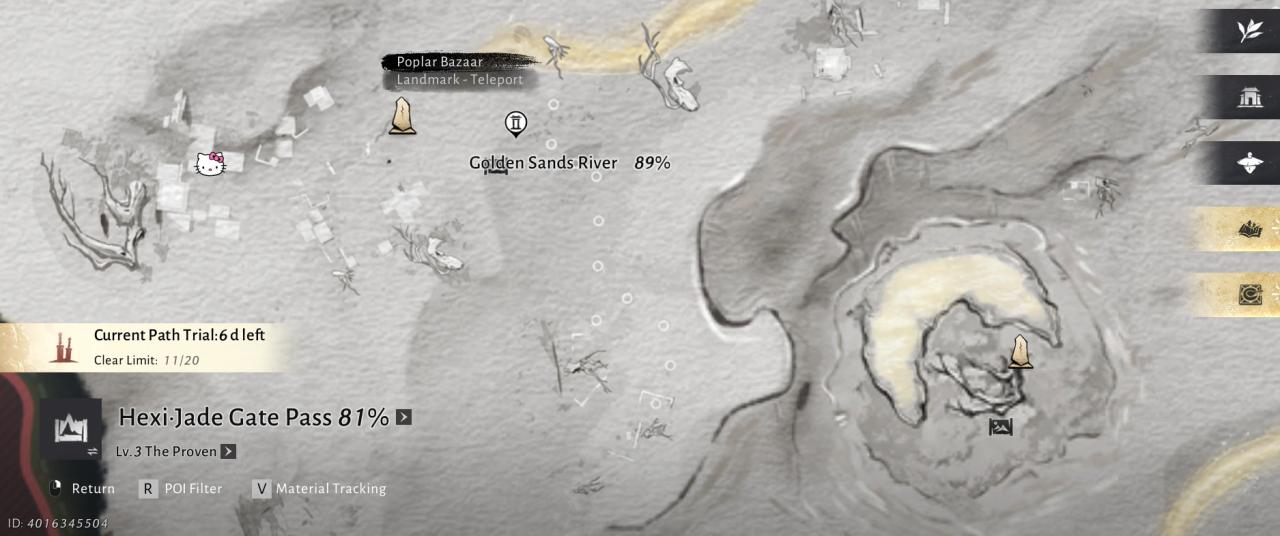Screen dimensions: 1280x536
Task: Expand the Lv.3 The Proven arrow
Action: point(228,451)
